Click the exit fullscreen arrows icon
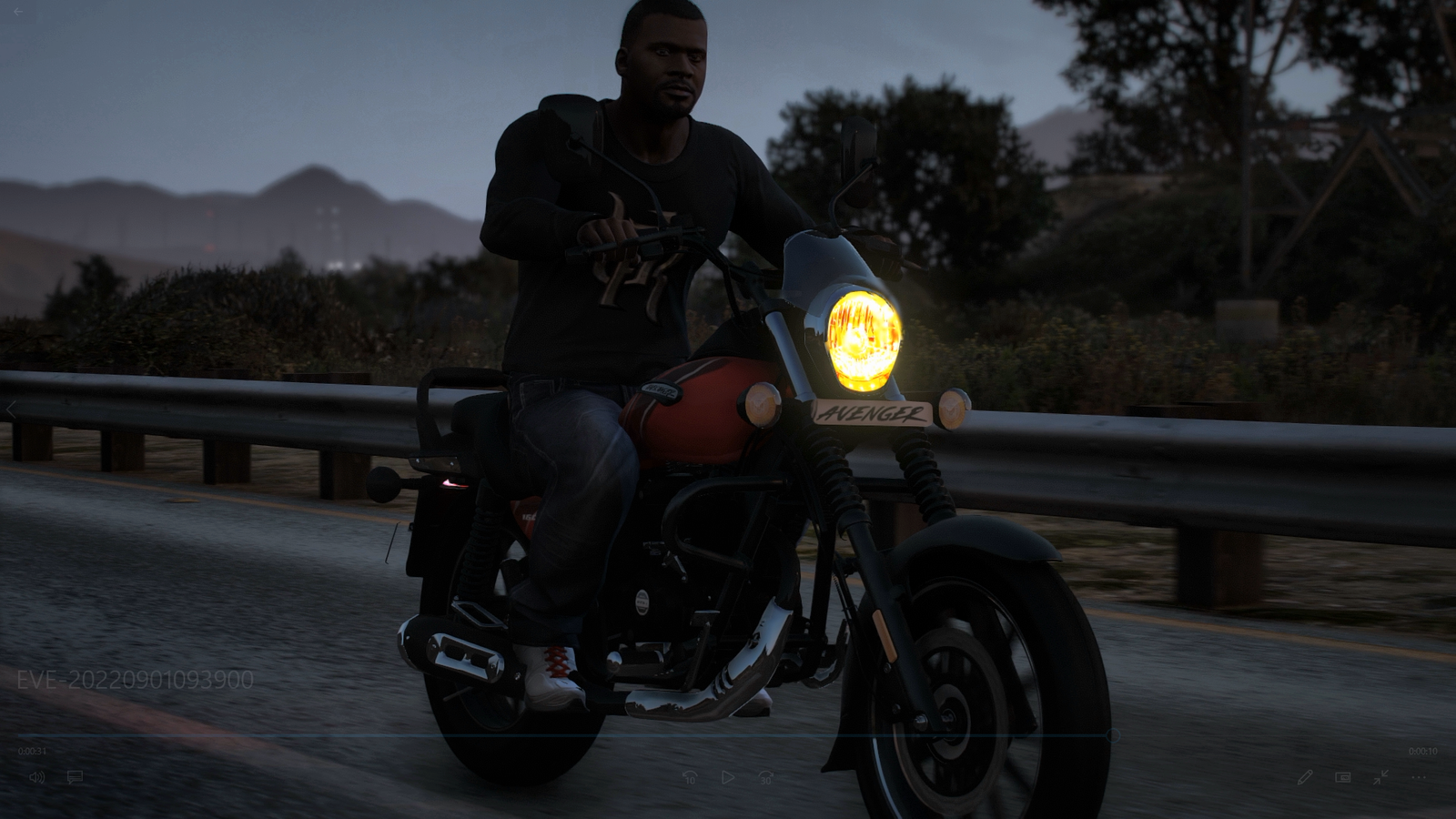The height and width of the screenshot is (819, 1456). 1381,777
